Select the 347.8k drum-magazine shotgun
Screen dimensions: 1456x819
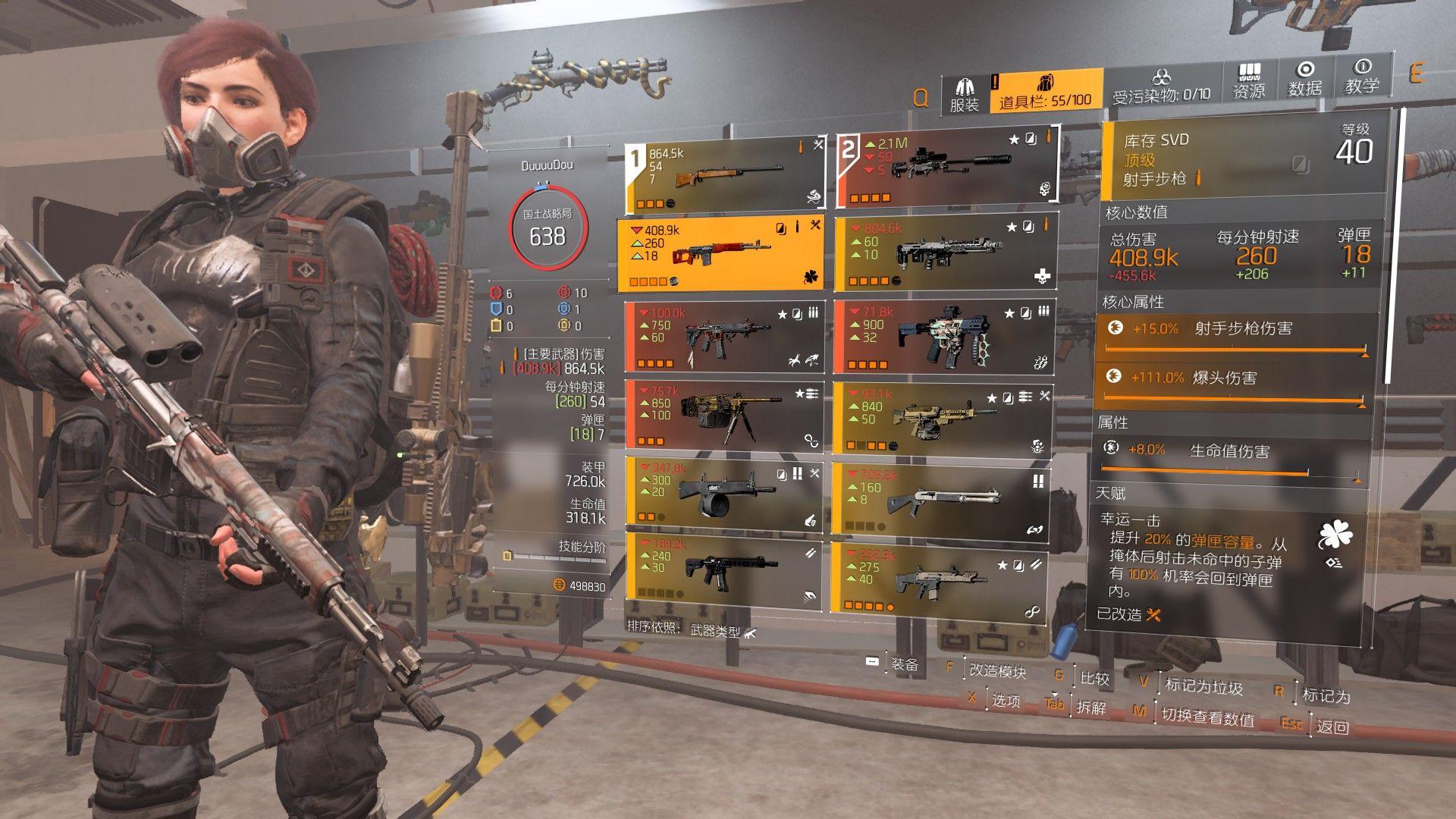point(723,492)
